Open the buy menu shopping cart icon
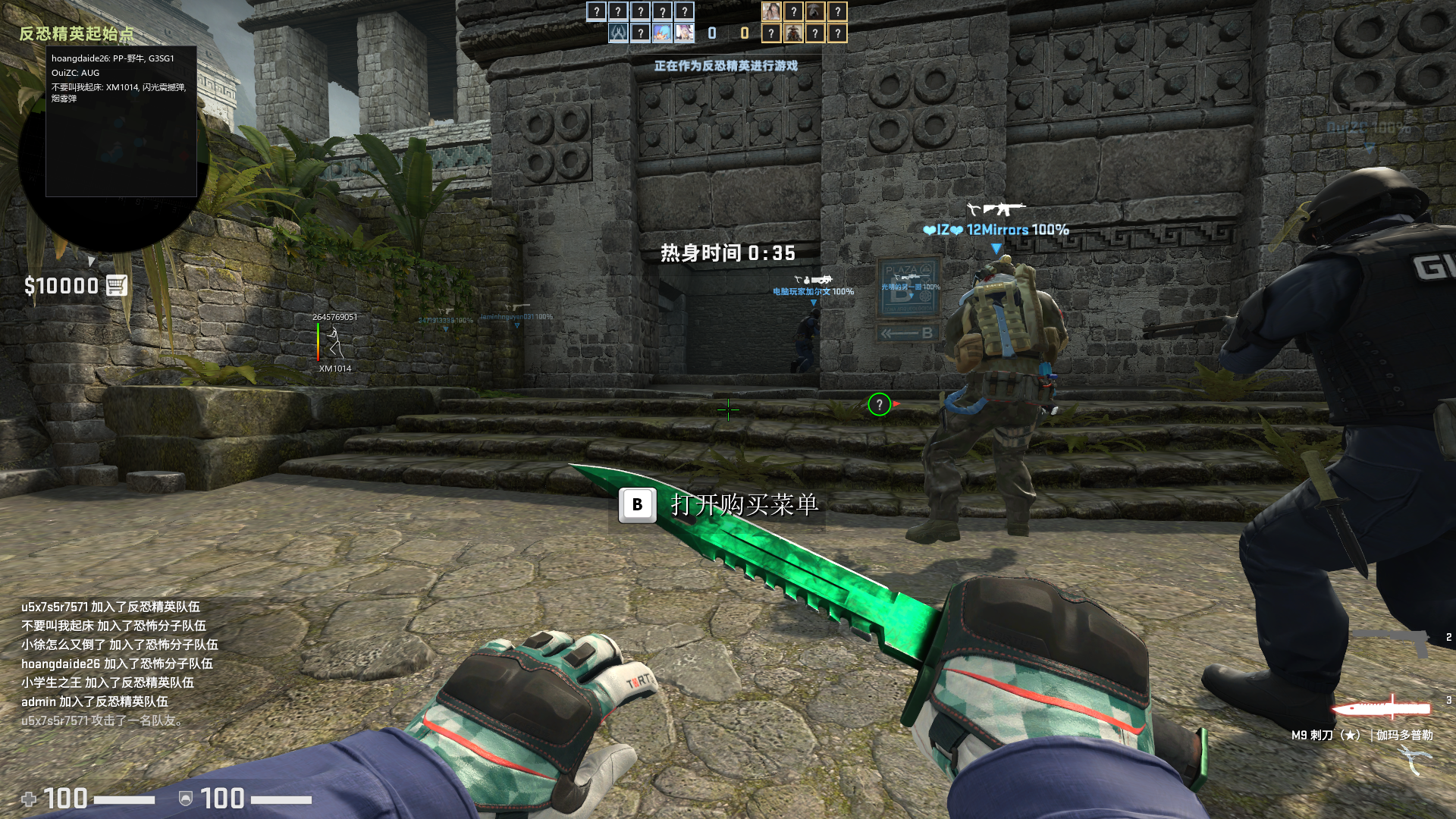 (x=116, y=285)
